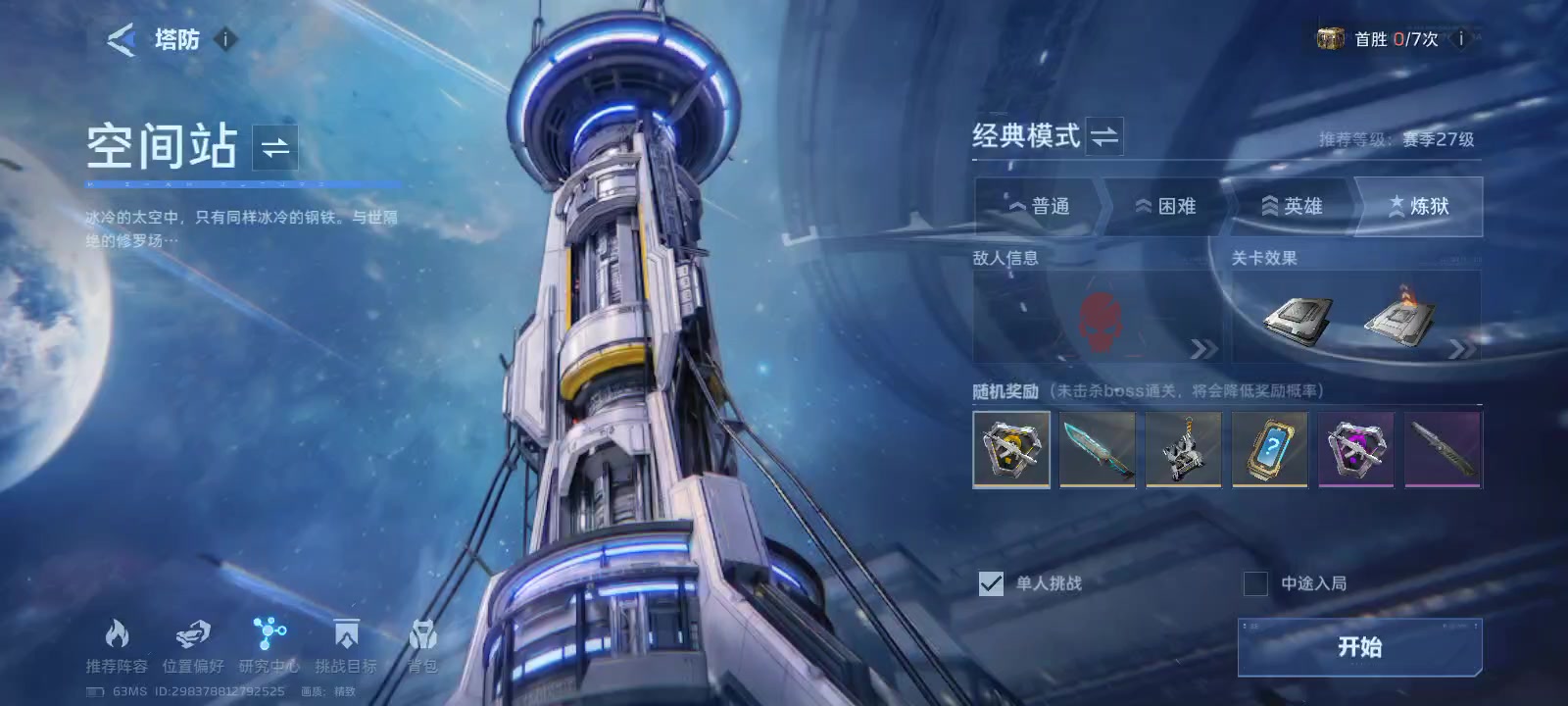Click the info icon next to 塔防

click(224, 40)
